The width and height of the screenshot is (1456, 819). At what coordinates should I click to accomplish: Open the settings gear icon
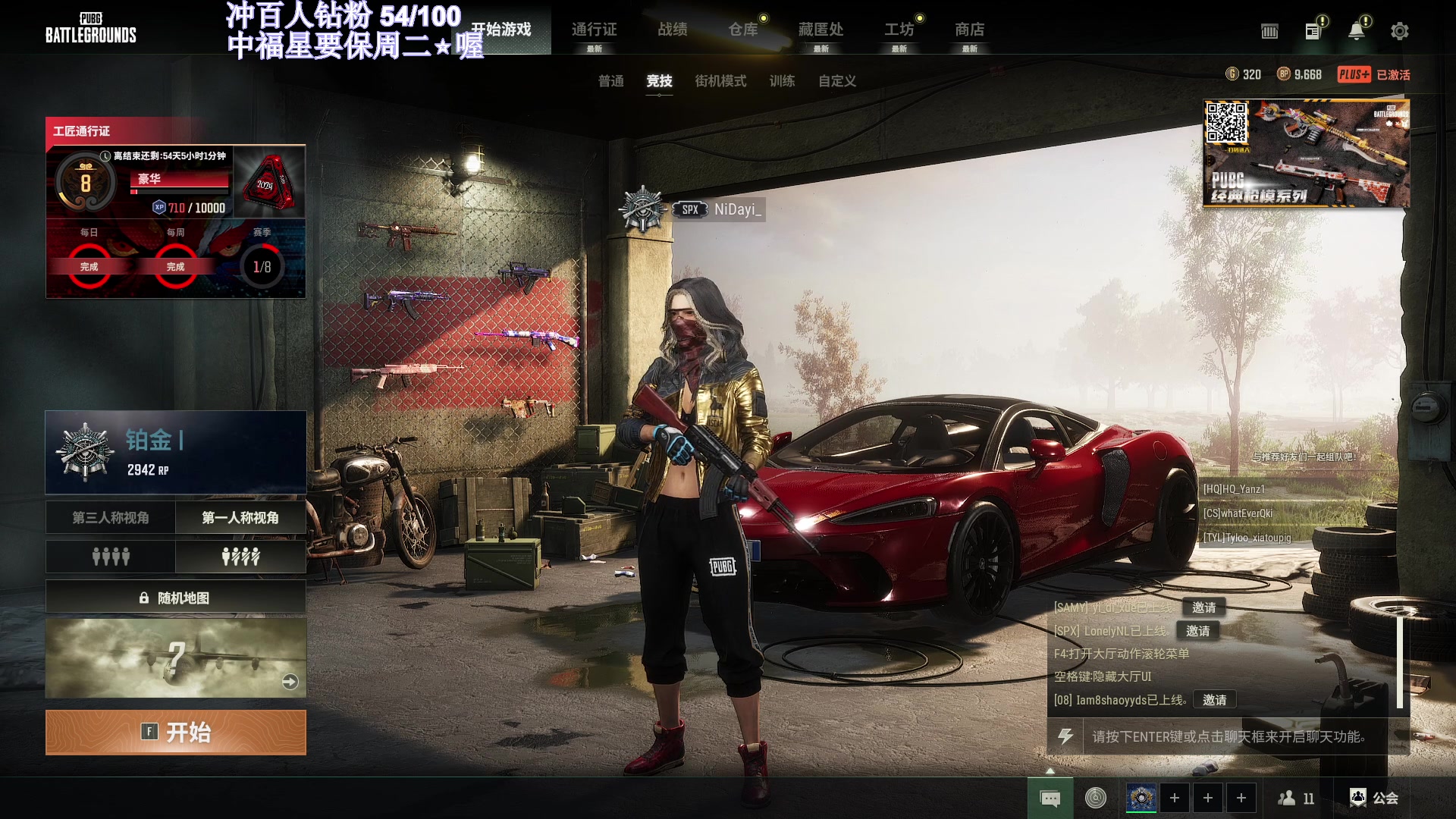pos(1399,31)
